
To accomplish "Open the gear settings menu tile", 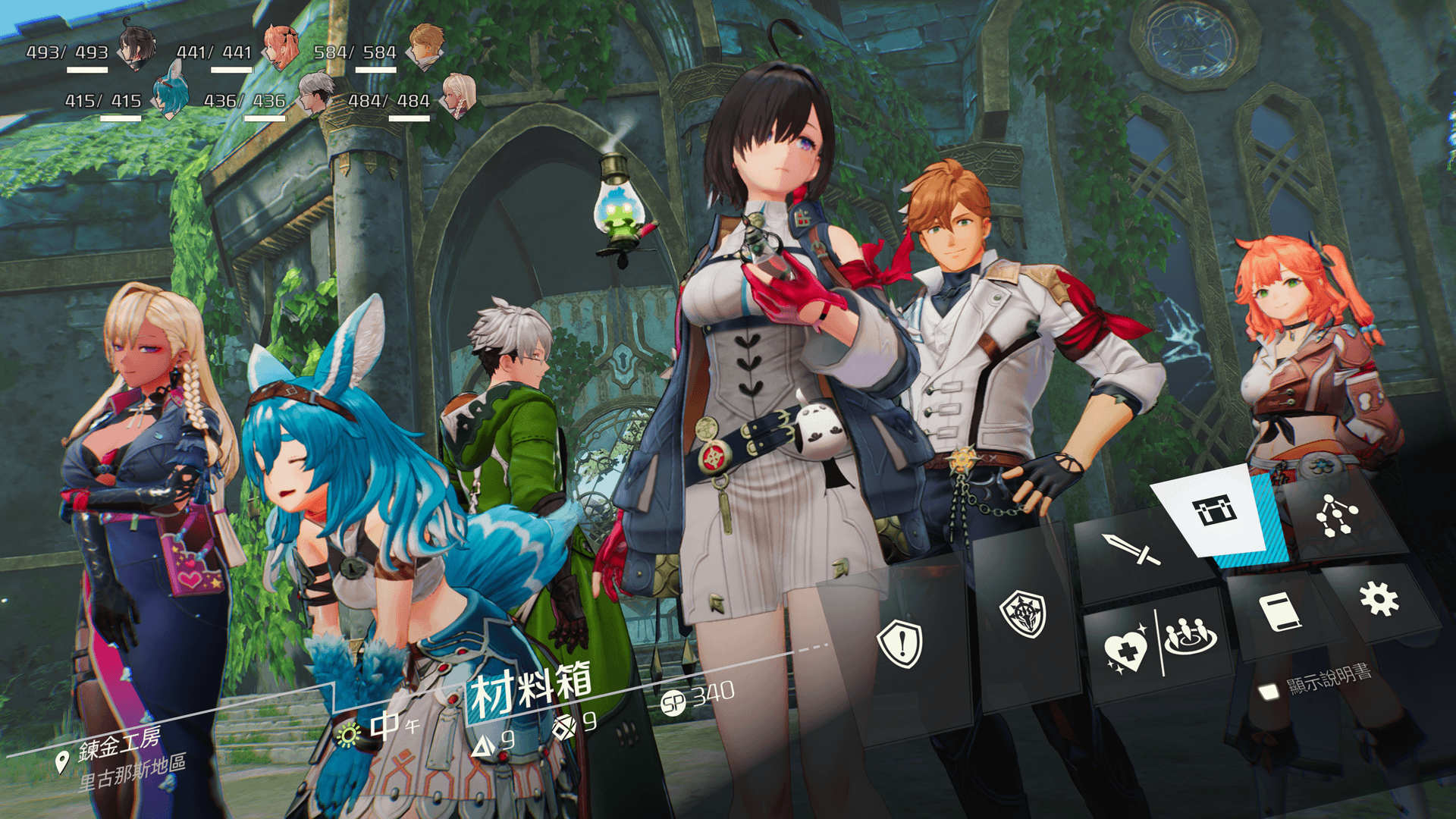I will 1379,599.
